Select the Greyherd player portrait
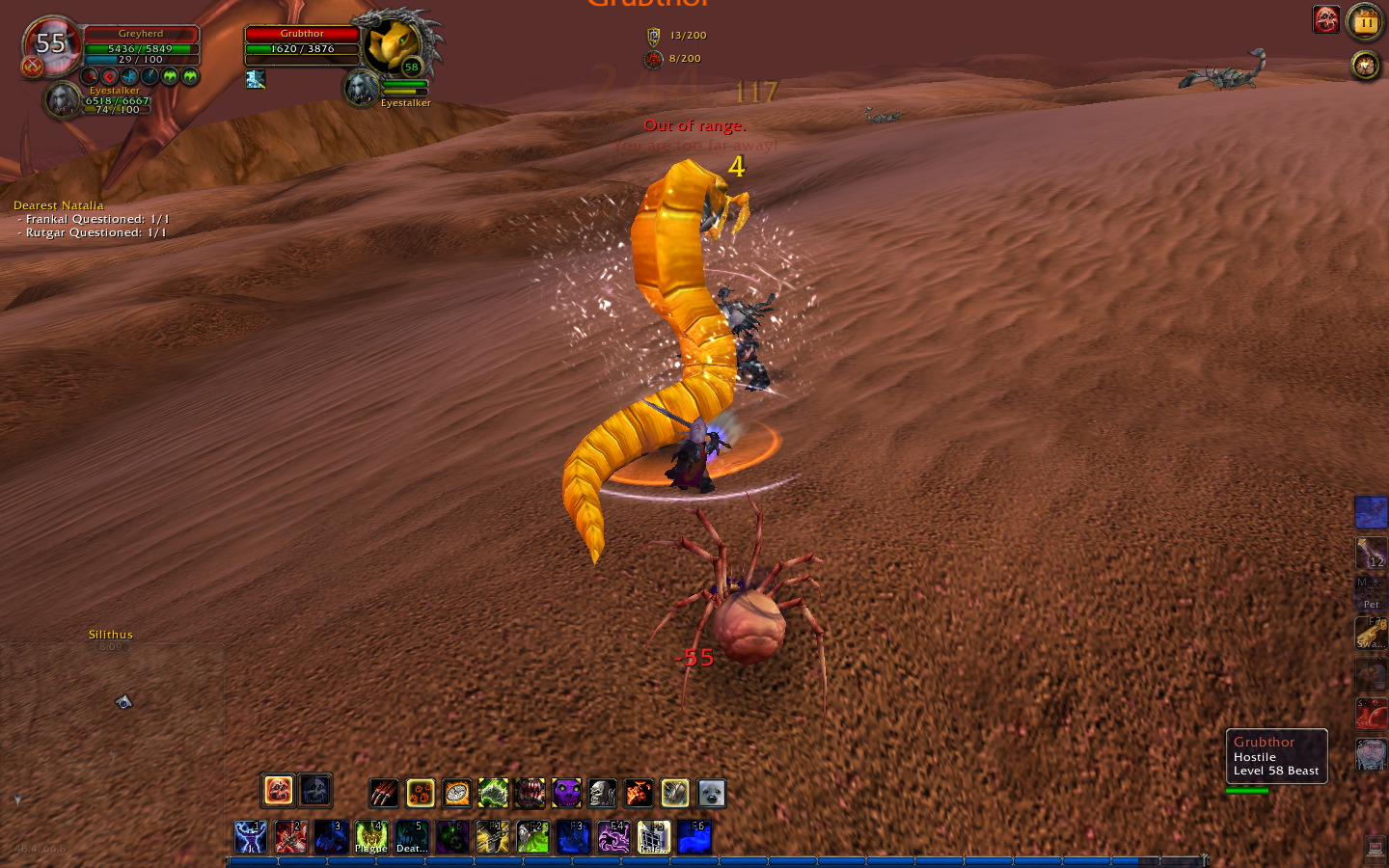 click(51, 44)
